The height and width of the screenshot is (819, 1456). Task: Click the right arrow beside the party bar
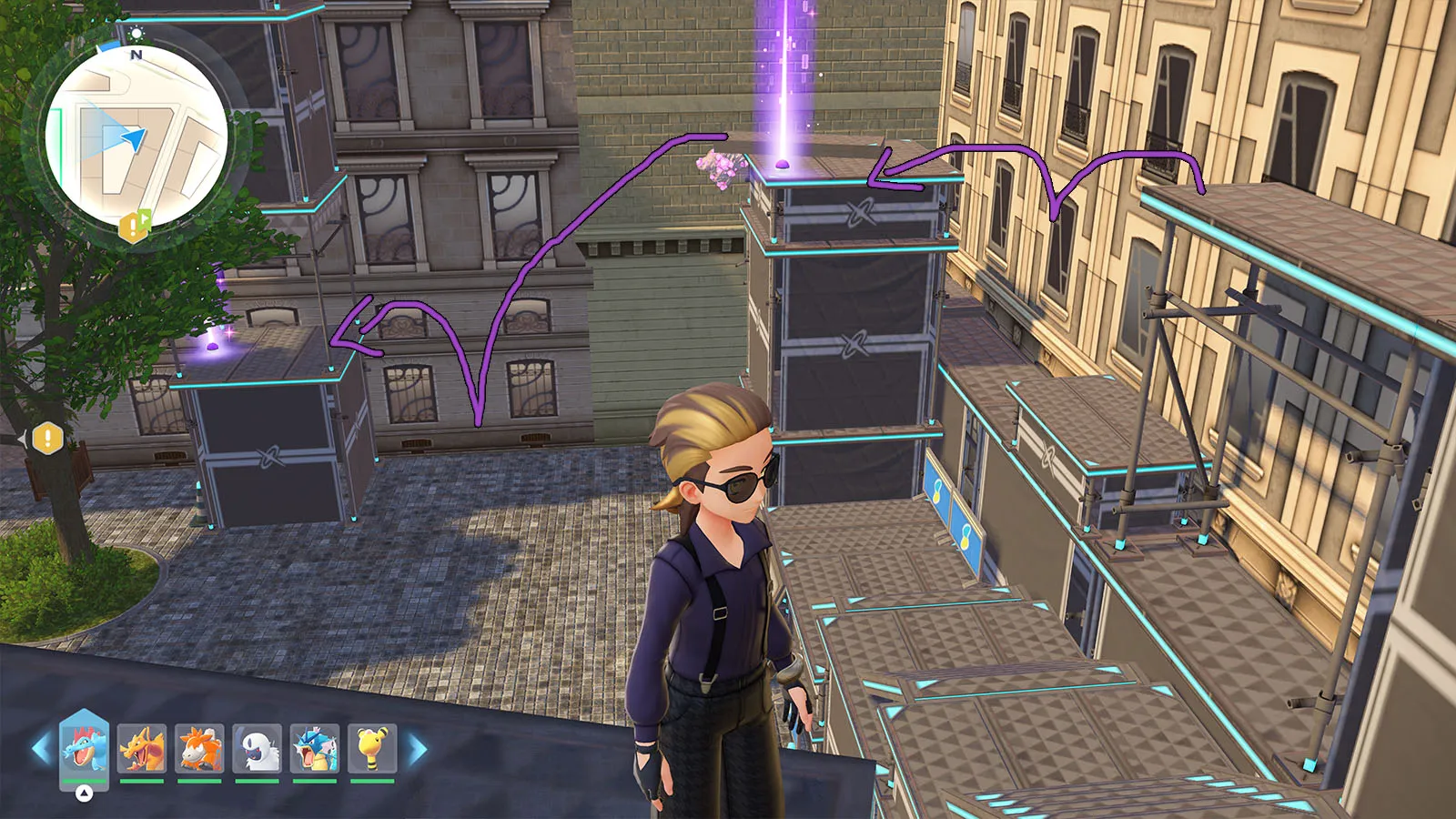click(417, 749)
